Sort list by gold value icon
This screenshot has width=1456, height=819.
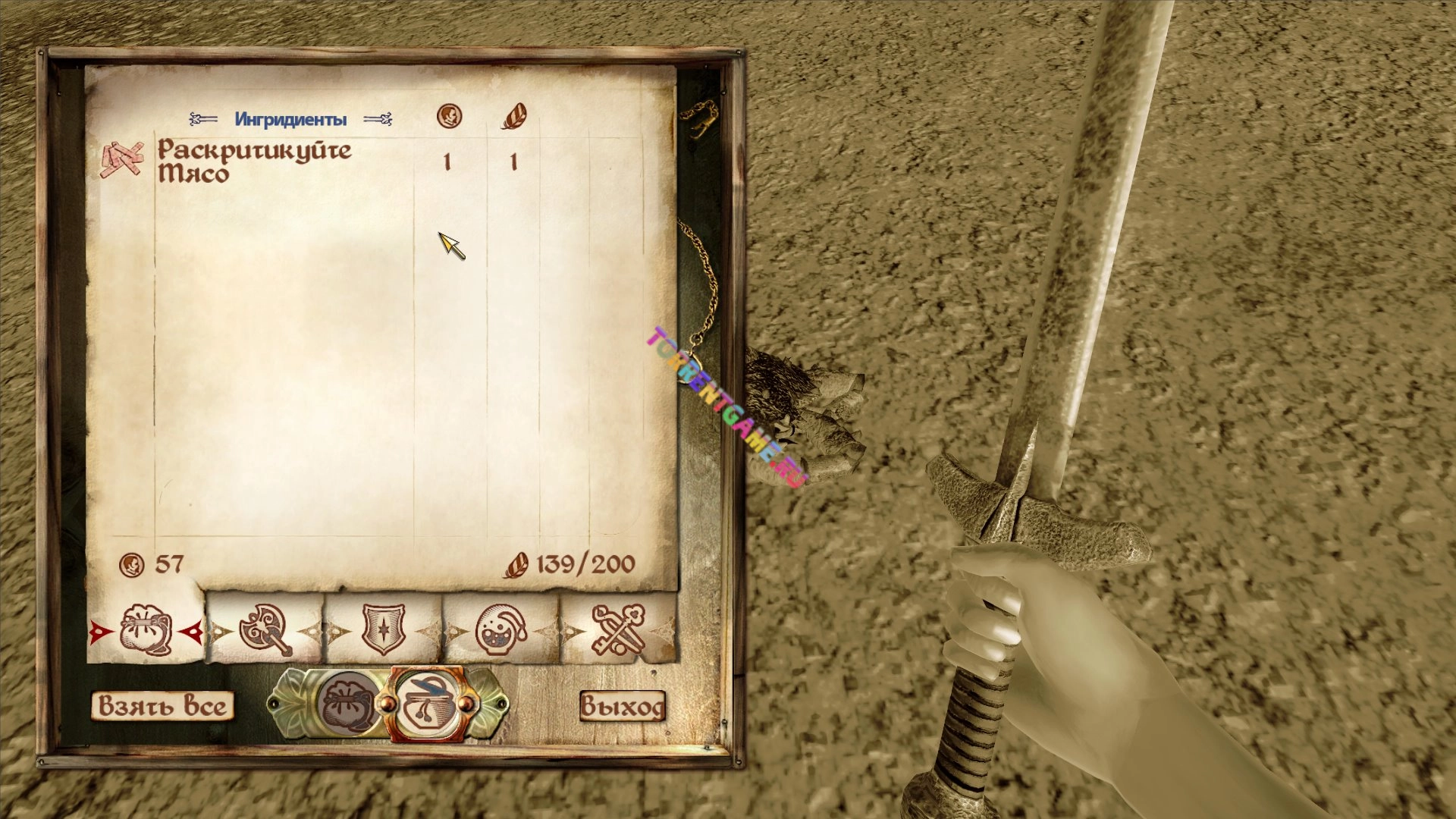click(450, 117)
